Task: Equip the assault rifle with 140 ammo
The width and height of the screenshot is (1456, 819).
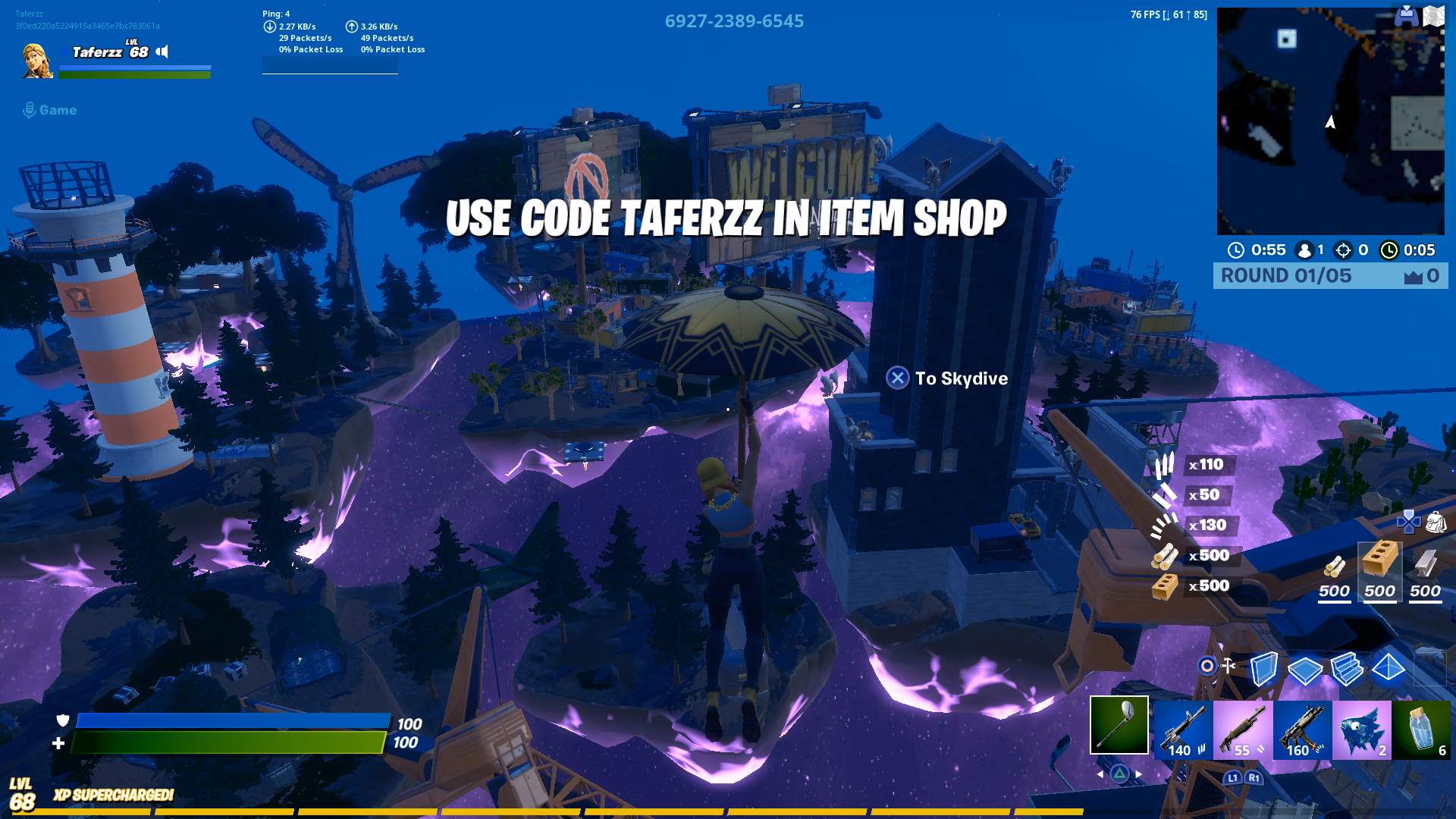Action: point(1181,730)
